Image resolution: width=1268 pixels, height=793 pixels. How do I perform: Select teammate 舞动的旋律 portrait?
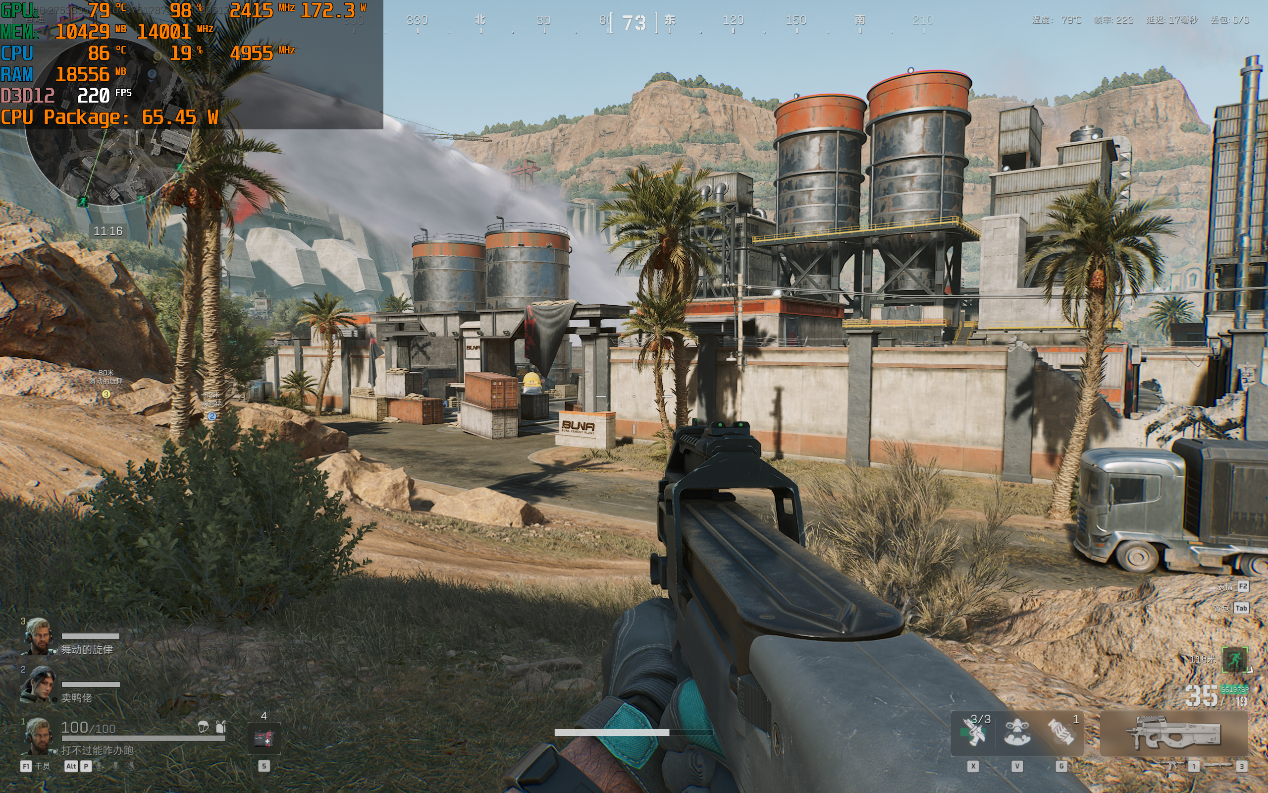pyautogui.click(x=37, y=635)
